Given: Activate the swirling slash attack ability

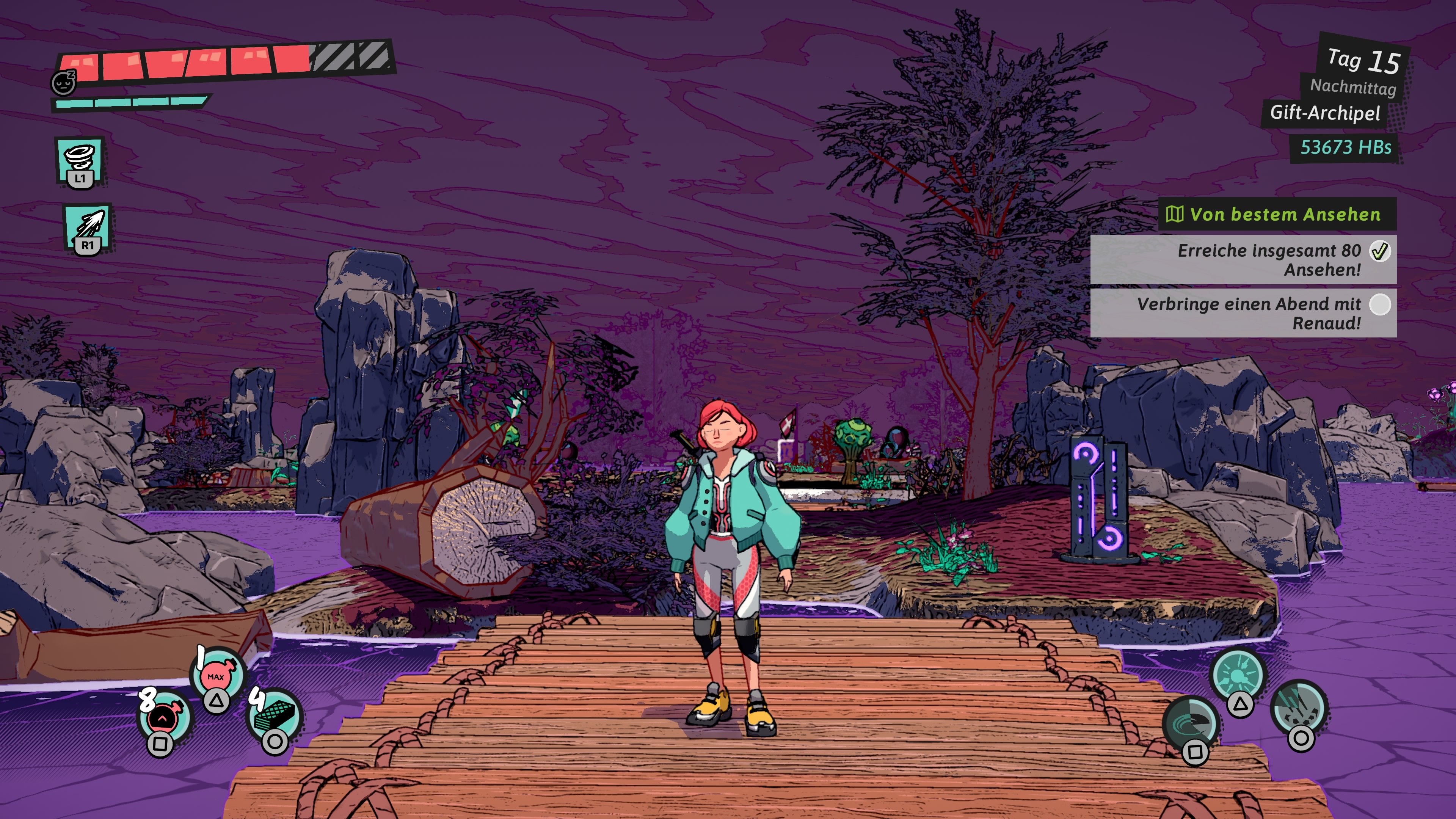Looking at the screenshot, I should pos(1191,724).
